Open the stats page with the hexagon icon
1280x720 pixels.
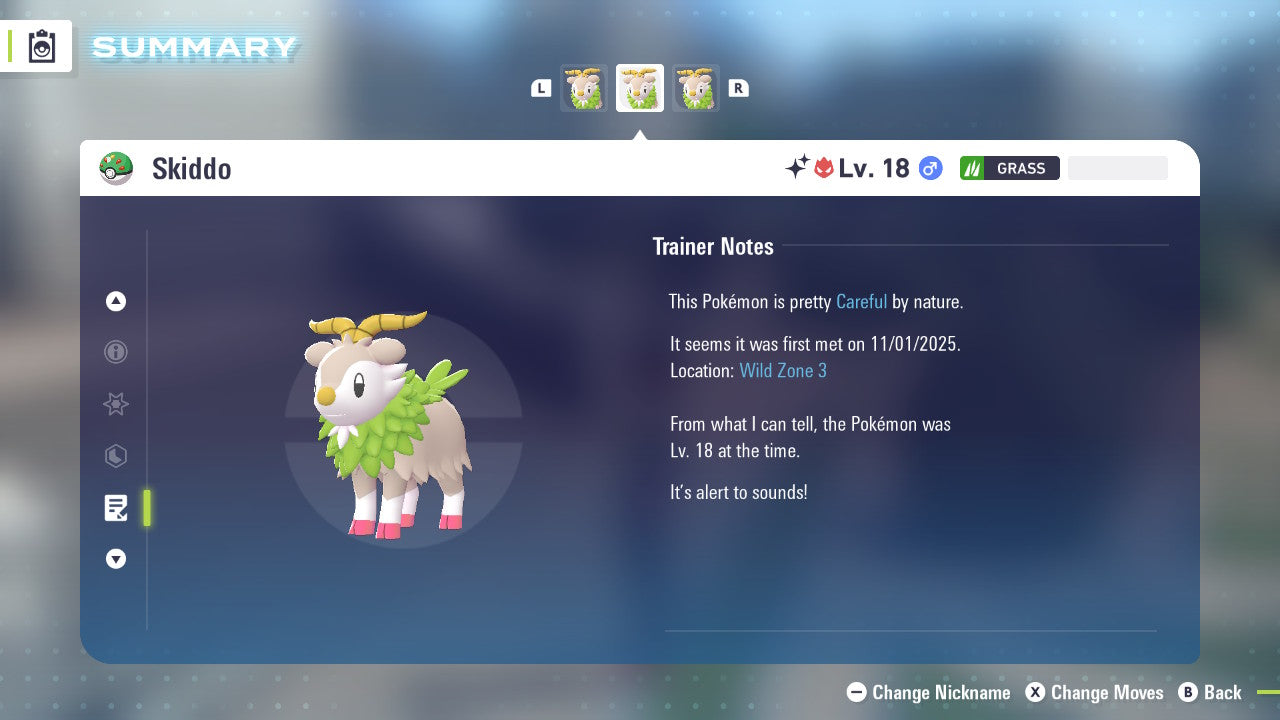115,456
